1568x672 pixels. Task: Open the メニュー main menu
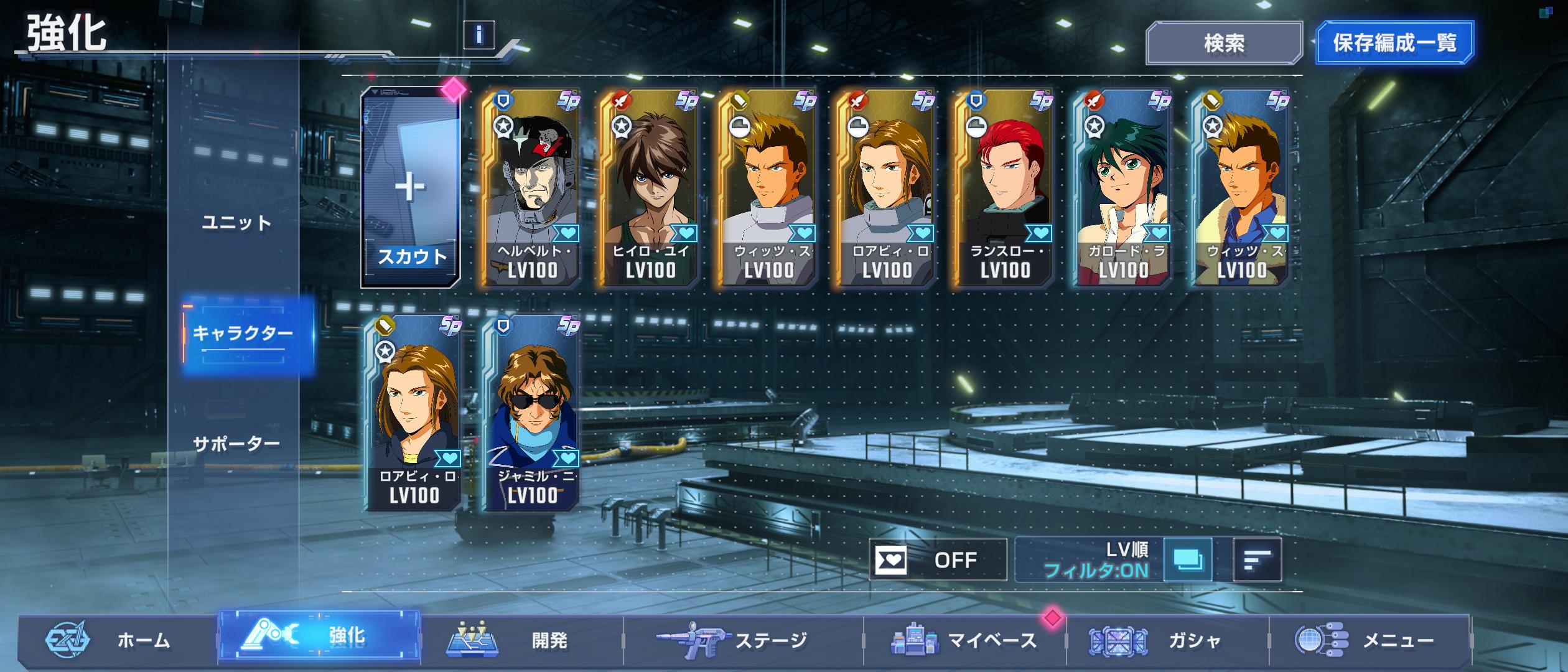1369,640
